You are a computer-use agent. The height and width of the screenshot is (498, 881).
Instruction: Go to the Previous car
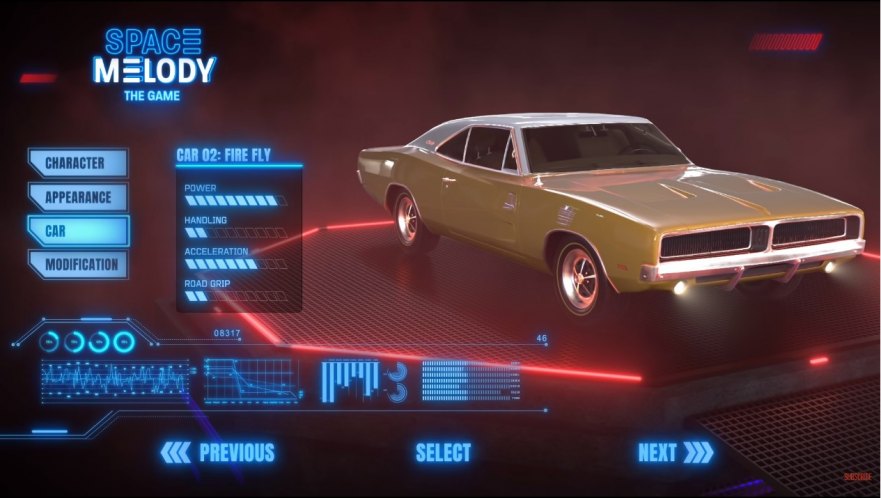218,452
